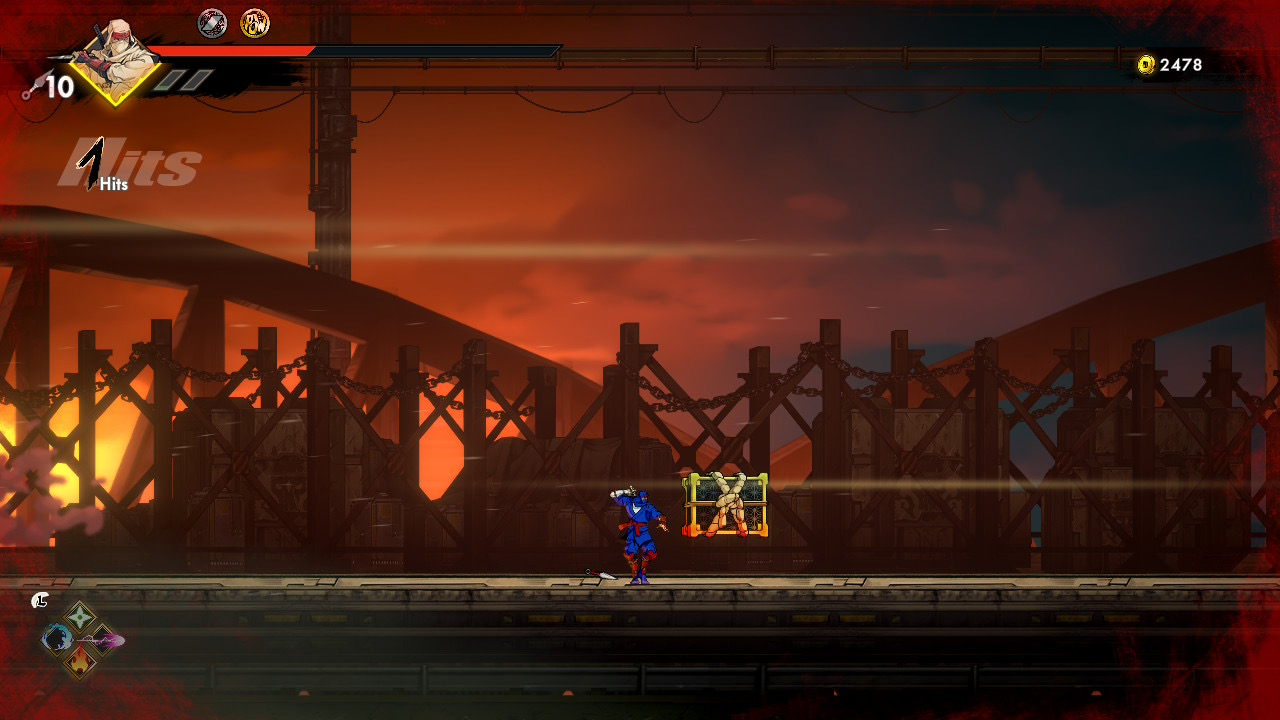Screen dimensions: 1280x720
Task: Activate the blue water swirl ninpo
Action: click(x=57, y=638)
